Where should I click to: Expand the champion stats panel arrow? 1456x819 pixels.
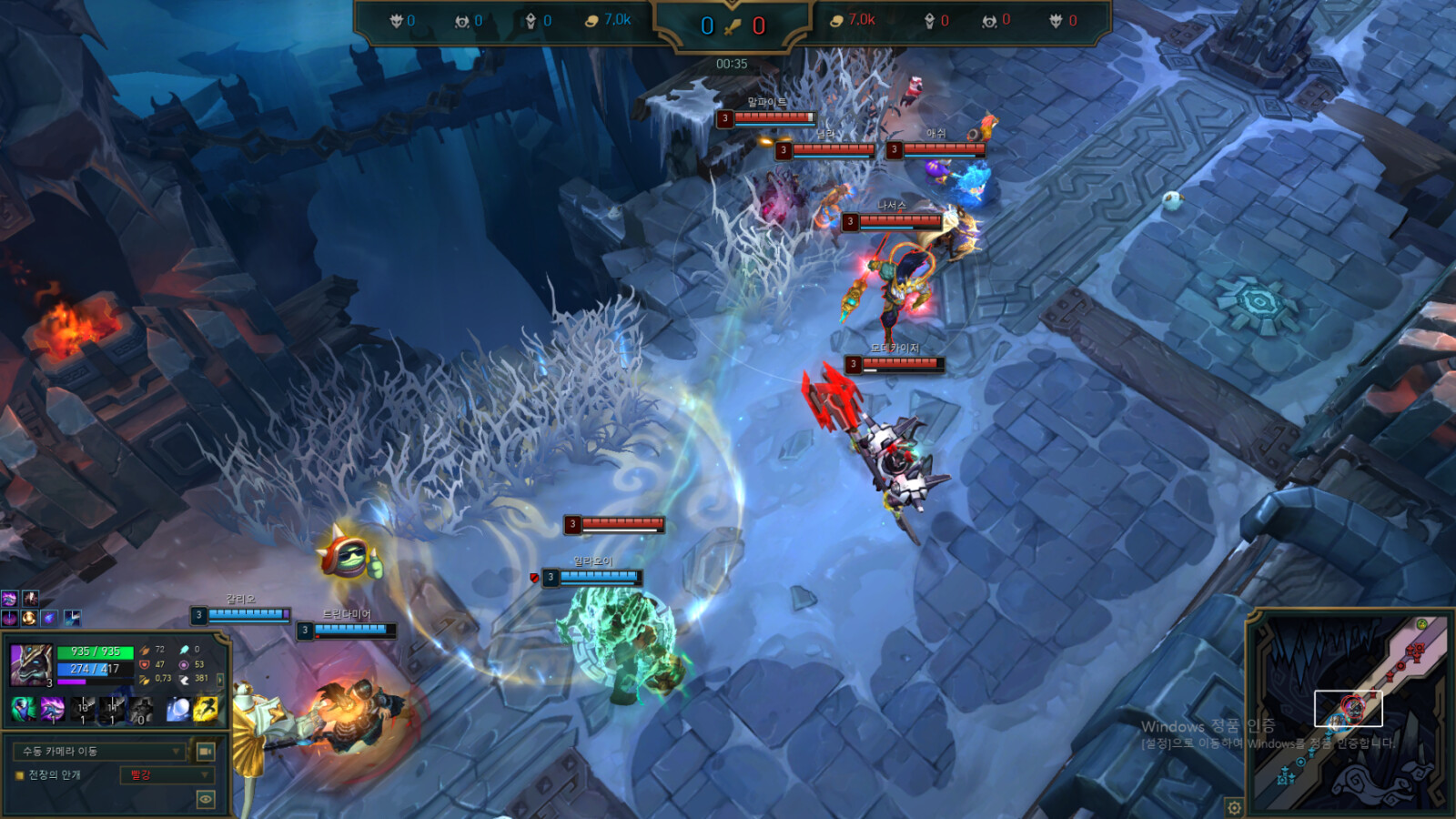(x=219, y=679)
